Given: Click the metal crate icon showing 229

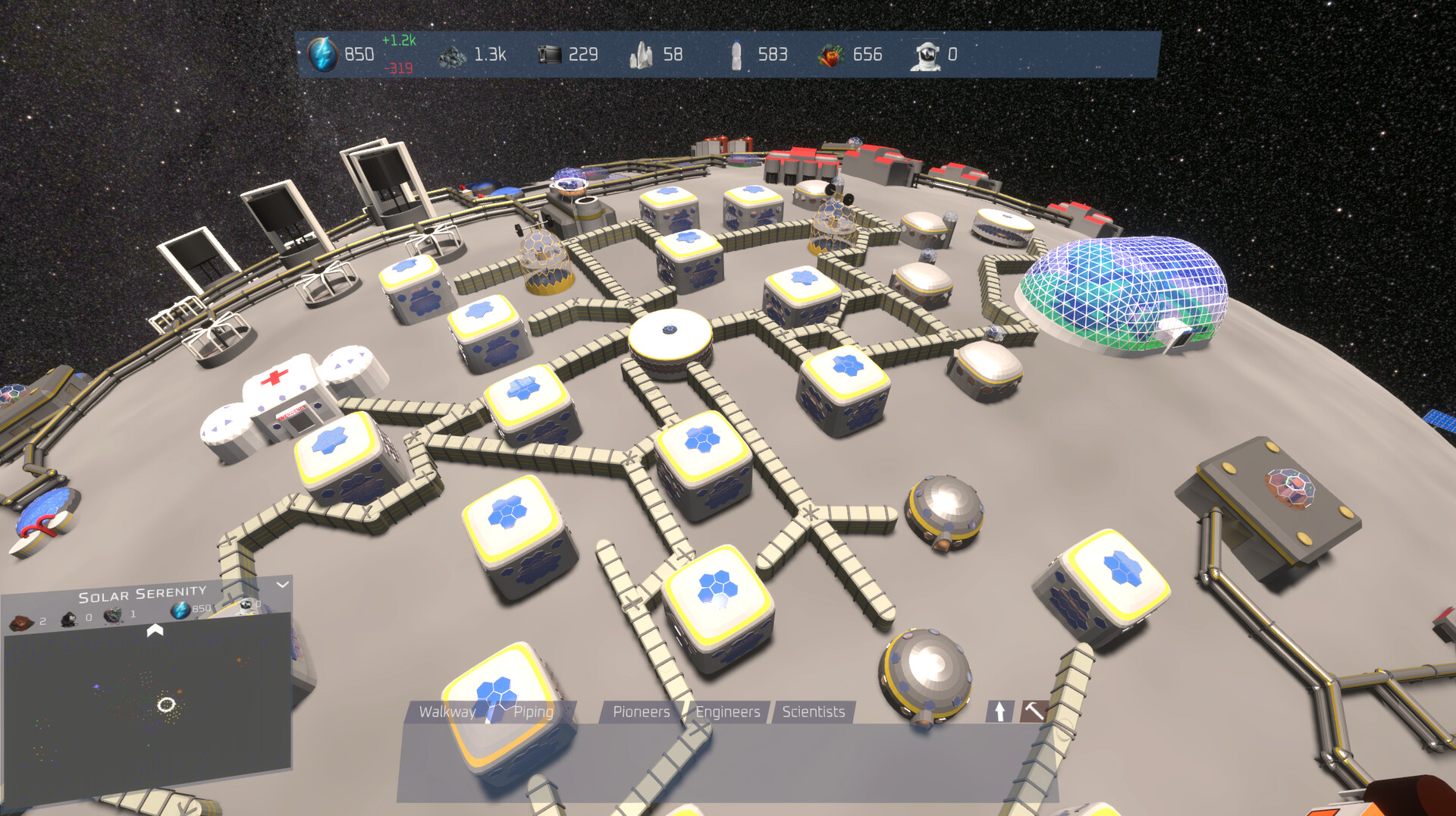Looking at the screenshot, I should tap(551, 55).
